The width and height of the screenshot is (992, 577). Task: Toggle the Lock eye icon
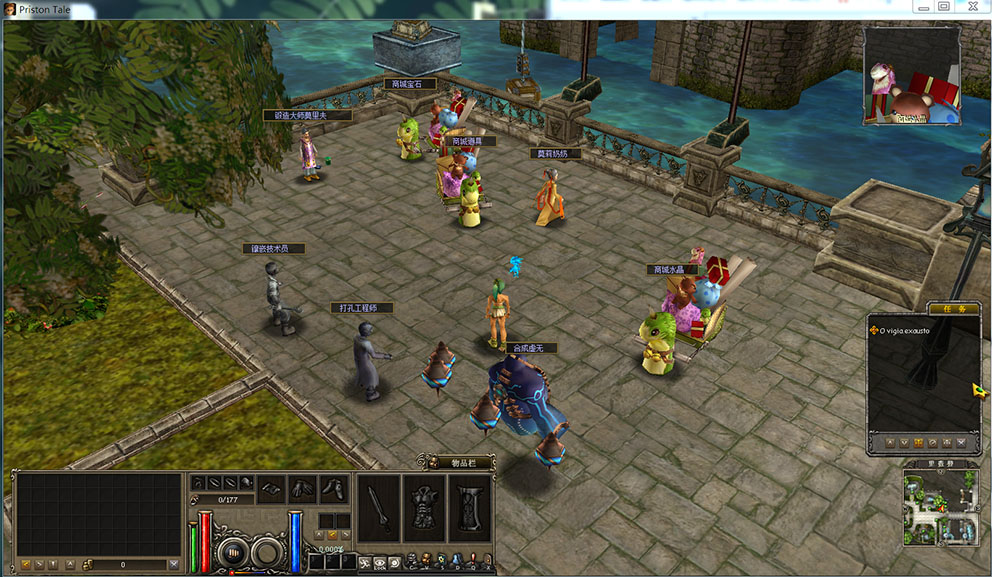(382, 563)
